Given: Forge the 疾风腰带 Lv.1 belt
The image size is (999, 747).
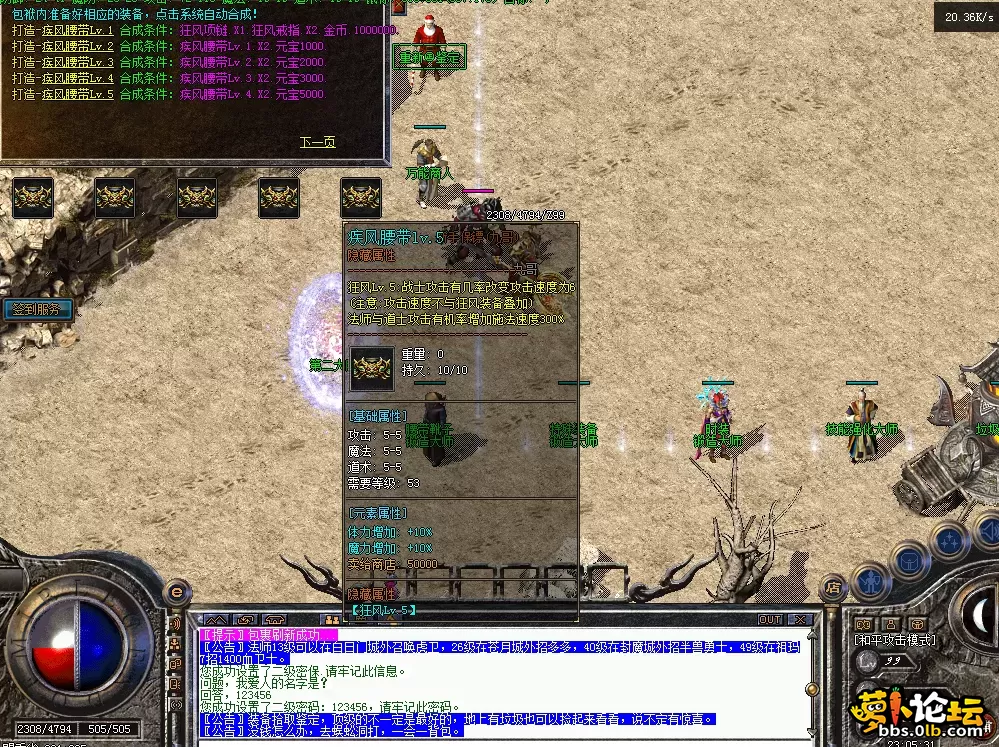Looking at the screenshot, I should (63, 31).
